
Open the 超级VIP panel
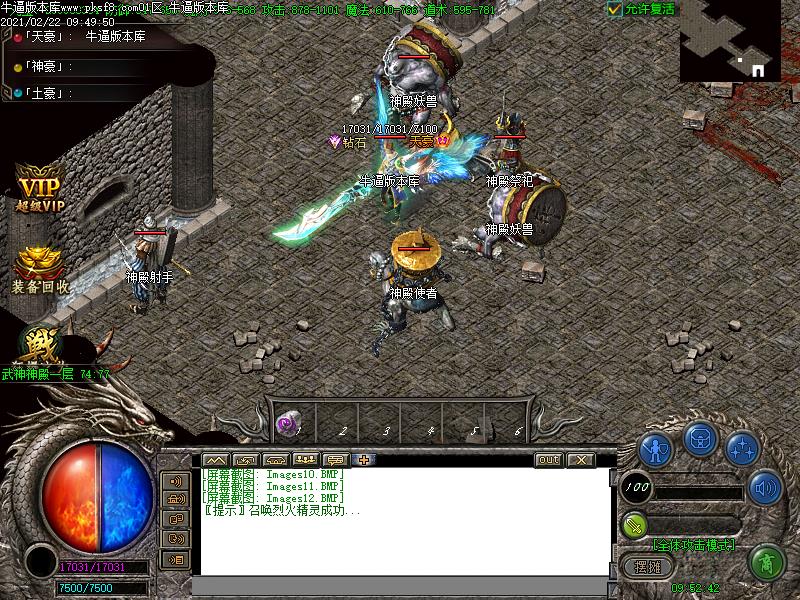40,192
